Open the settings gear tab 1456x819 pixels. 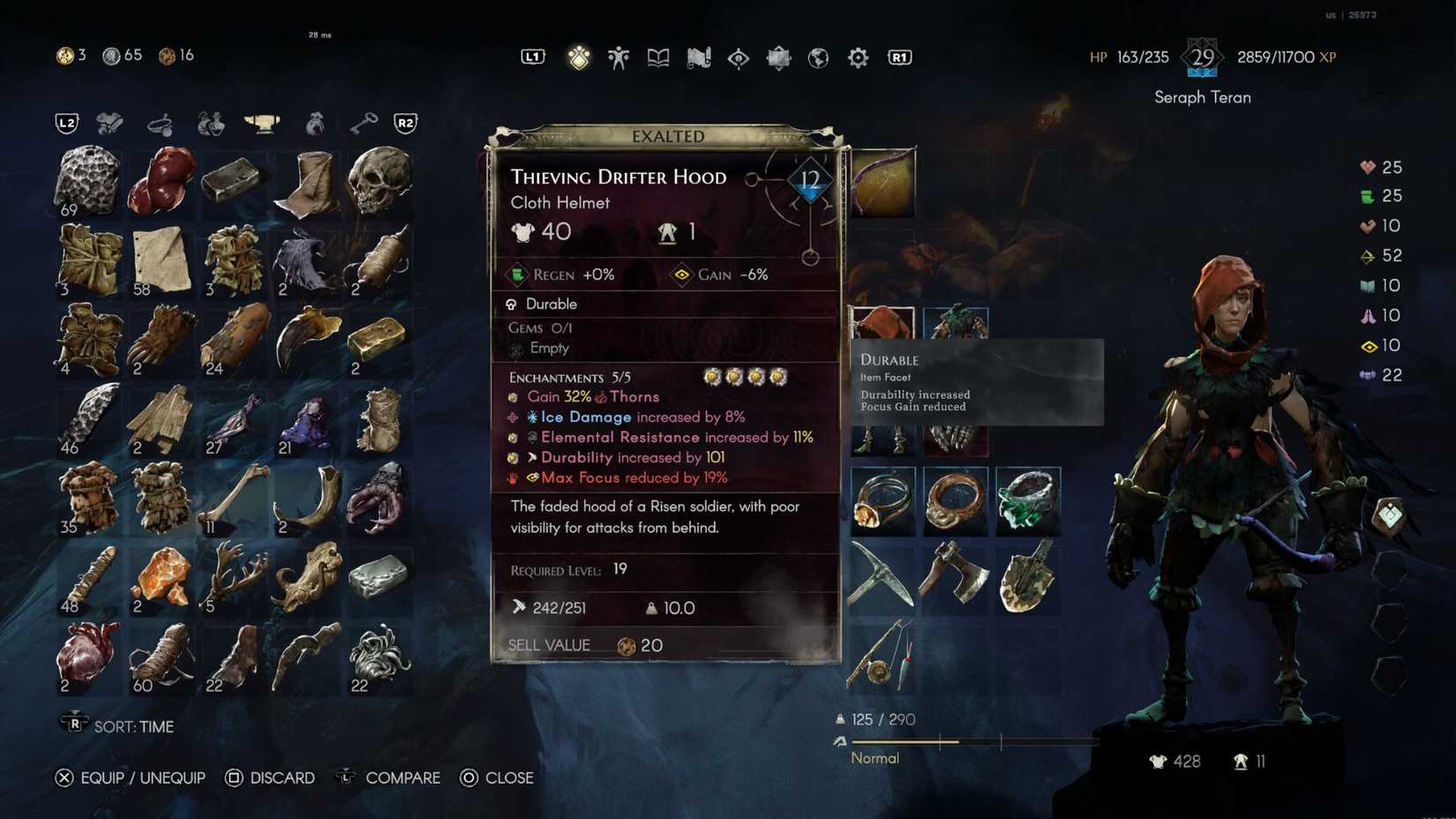point(858,58)
